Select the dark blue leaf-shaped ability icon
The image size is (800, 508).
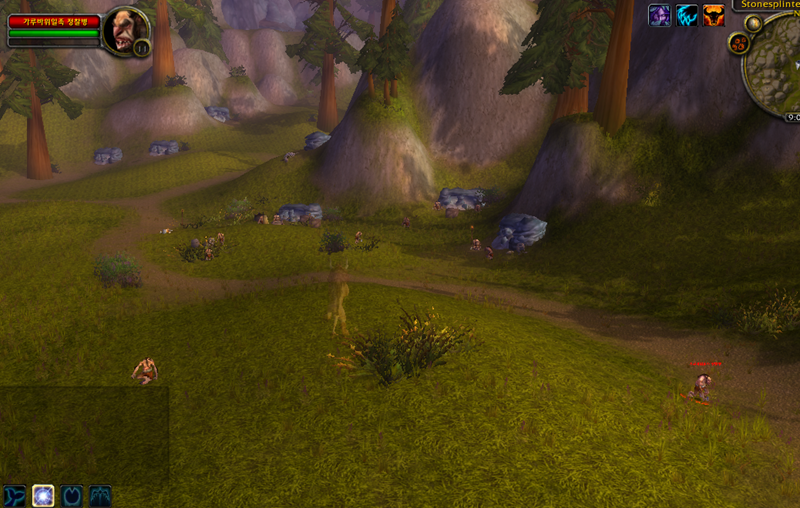pos(14,495)
